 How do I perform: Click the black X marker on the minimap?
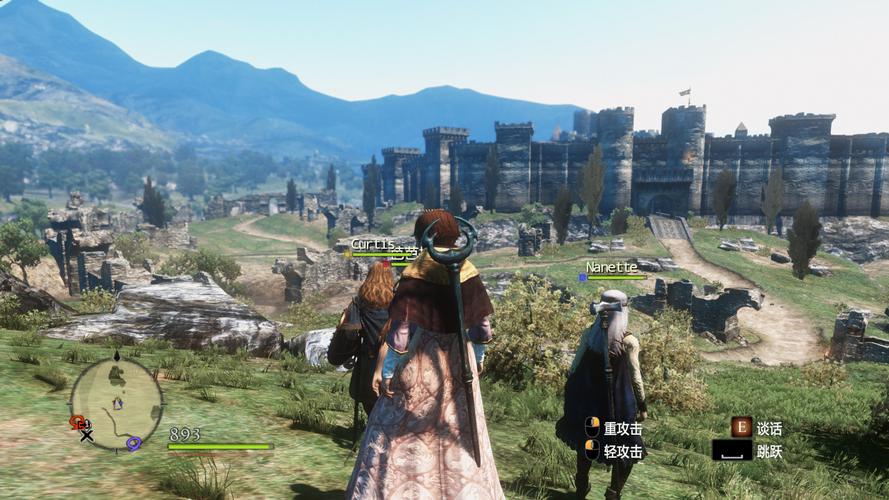pos(87,435)
